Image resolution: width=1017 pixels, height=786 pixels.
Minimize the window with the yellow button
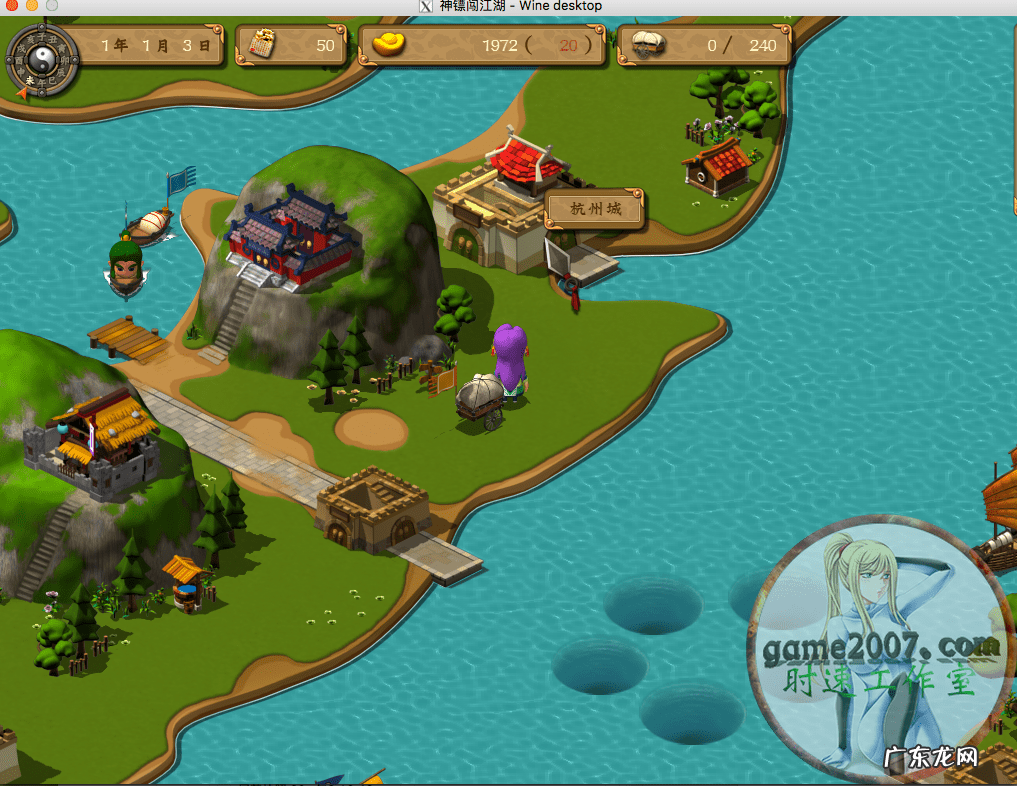coord(31,6)
